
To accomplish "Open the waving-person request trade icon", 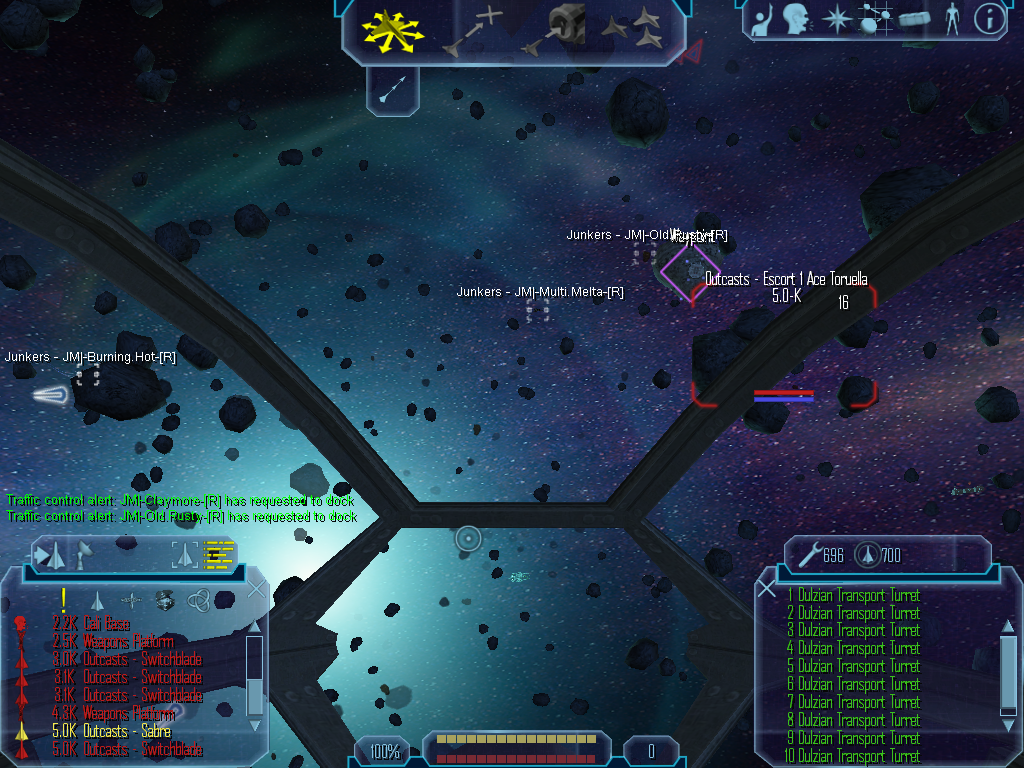I will tap(764, 19).
